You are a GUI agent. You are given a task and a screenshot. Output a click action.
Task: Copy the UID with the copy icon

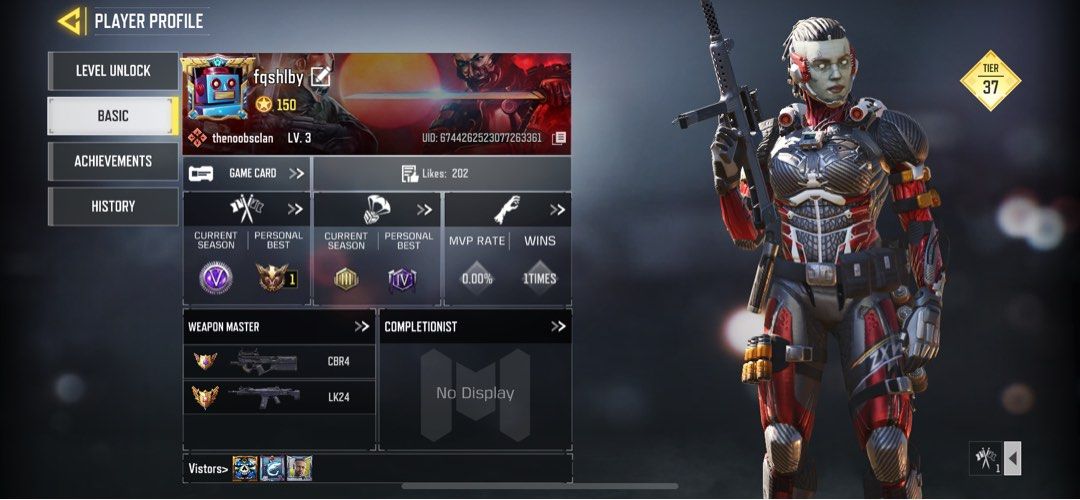point(559,138)
